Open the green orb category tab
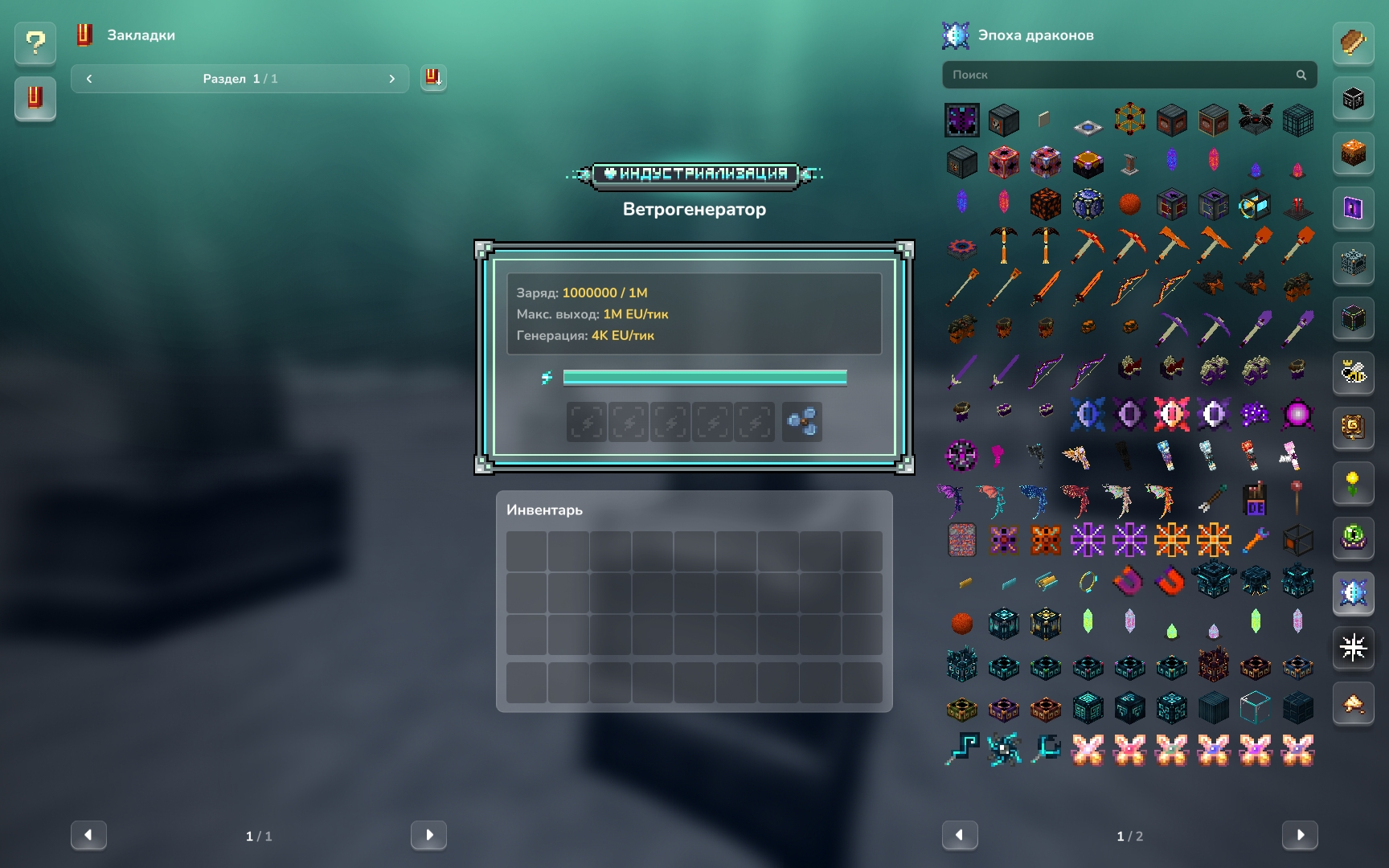Viewport: 1389px width, 868px height. pyautogui.click(x=1354, y=536)
